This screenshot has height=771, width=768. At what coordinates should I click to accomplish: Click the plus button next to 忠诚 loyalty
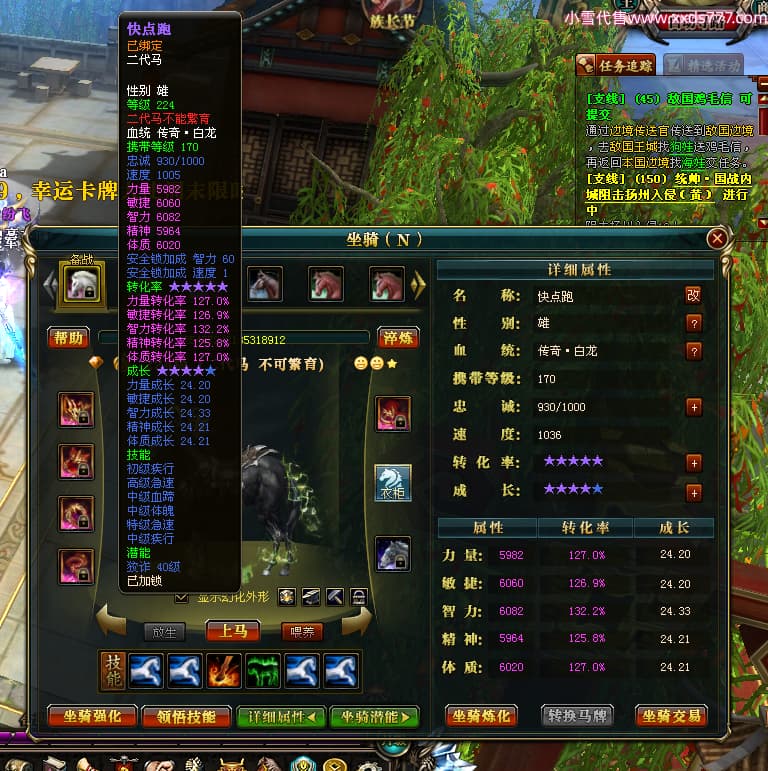click(x=694, y=407)
